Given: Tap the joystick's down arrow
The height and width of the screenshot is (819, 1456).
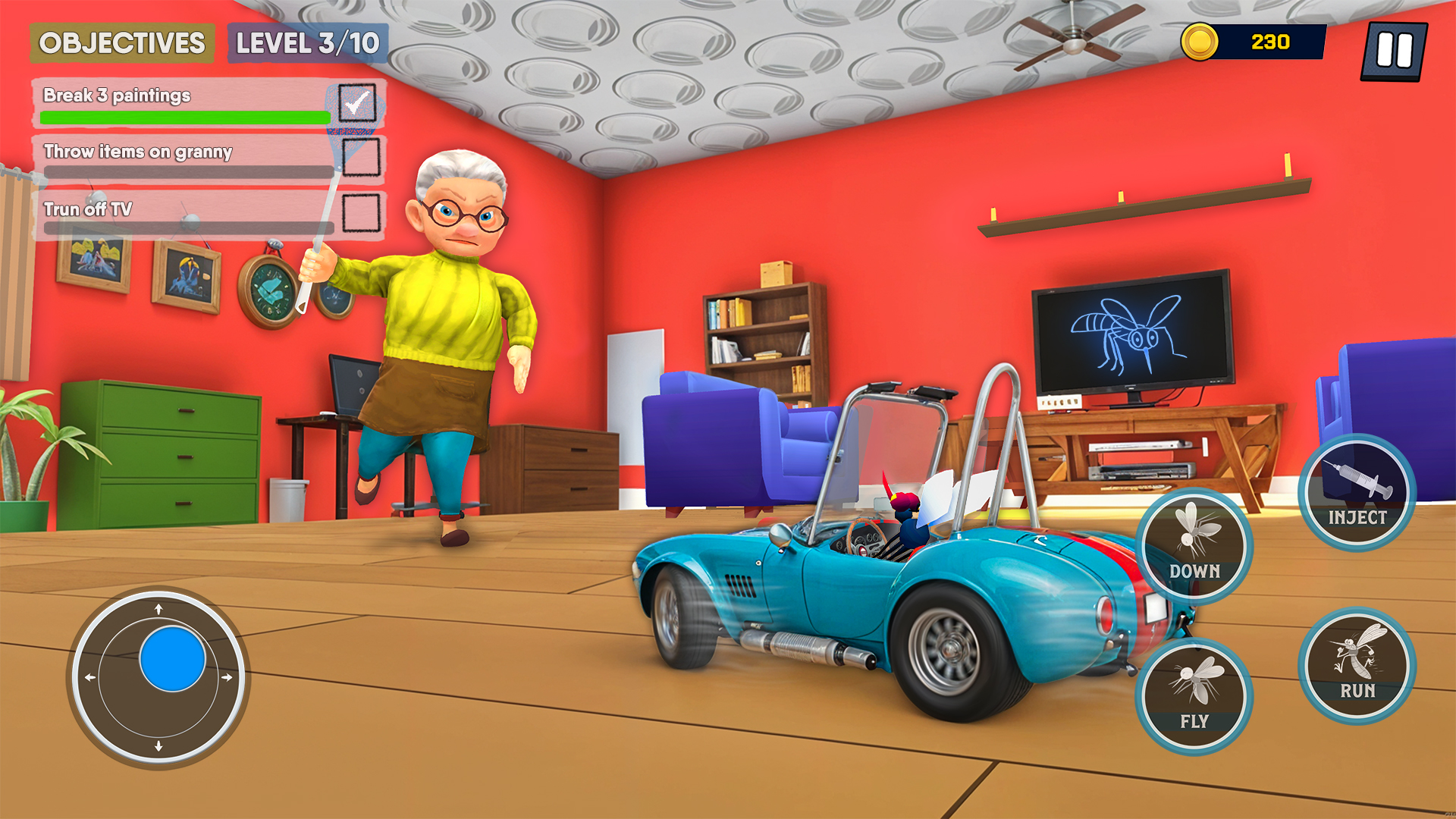Looking at the screenshot, I should pos(158,746).
